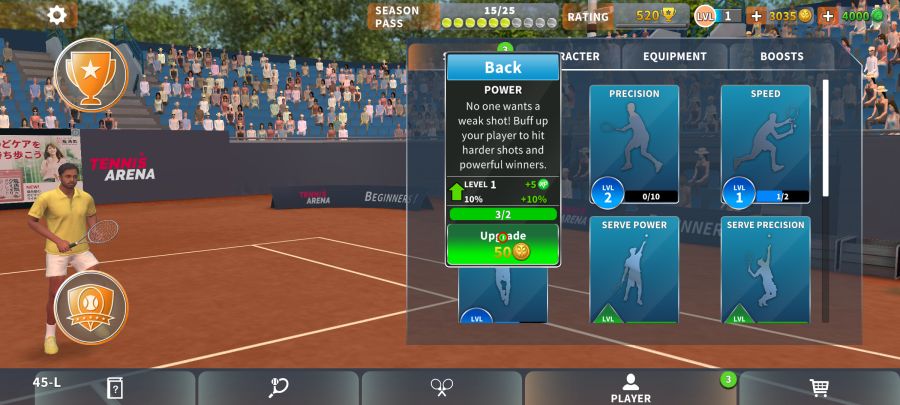
Task: Click the Back button on Power popup
Action: pyautogui.click(x=503, y=67)
